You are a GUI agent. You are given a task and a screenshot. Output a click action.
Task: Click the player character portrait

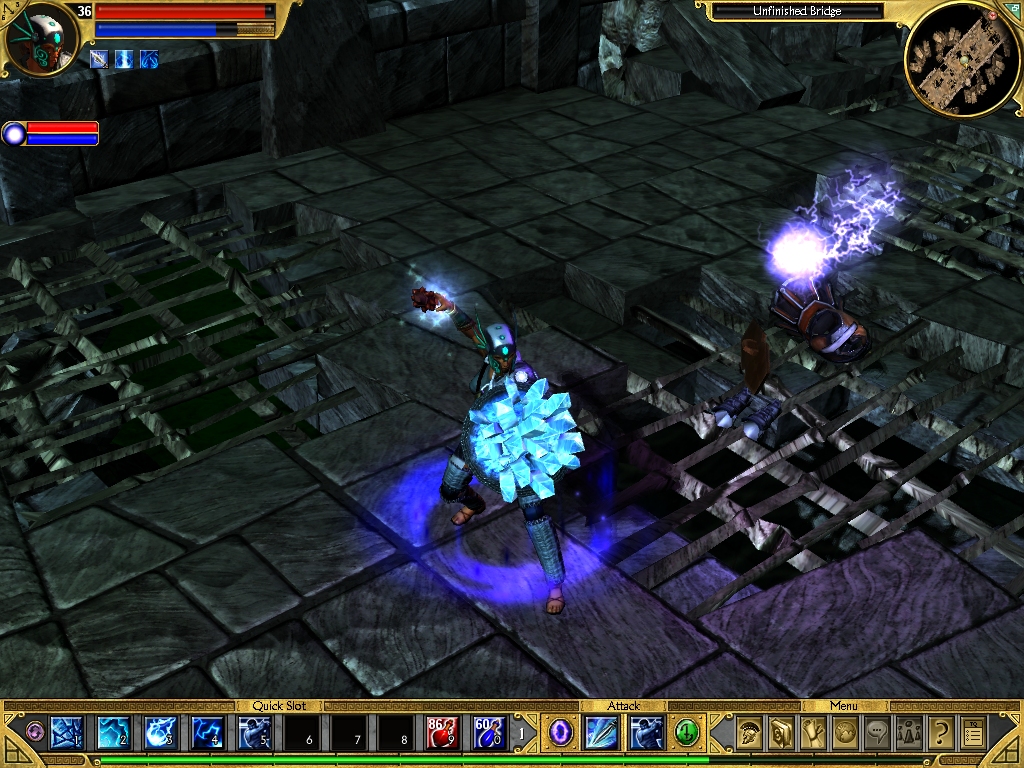[41, 40]
